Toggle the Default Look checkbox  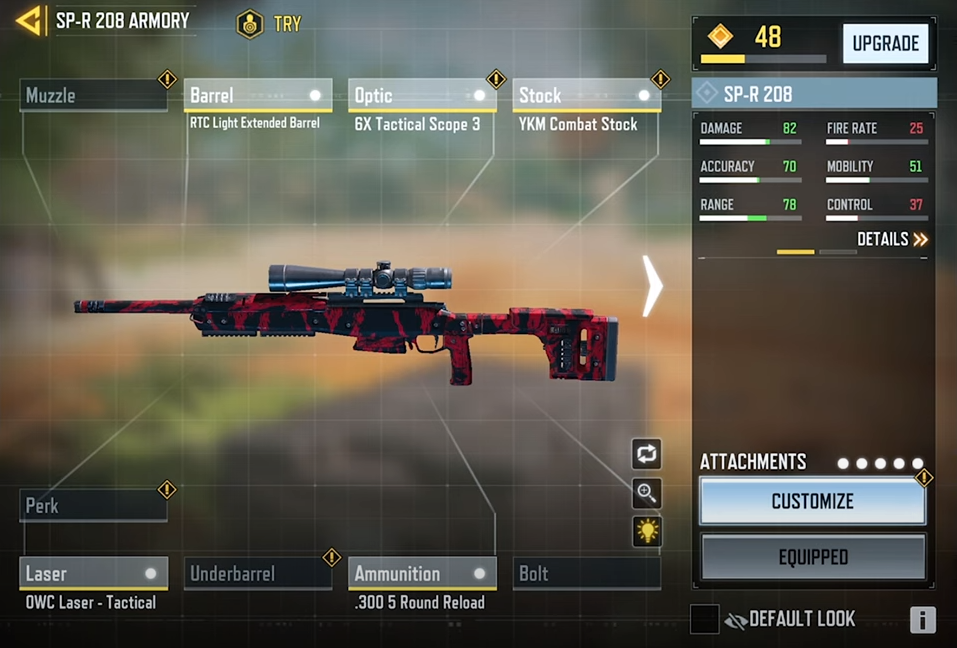coord(704,619)
